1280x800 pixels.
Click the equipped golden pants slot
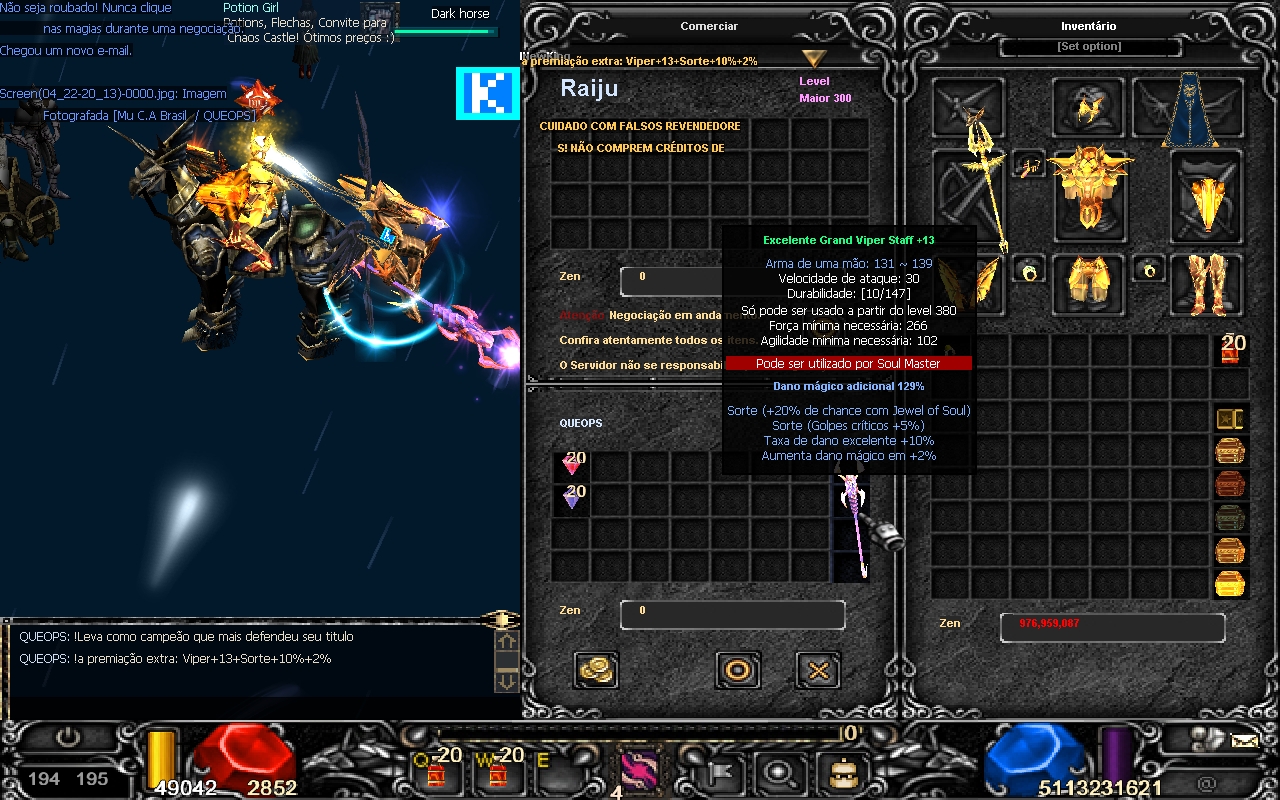pyautogui.click(x=1089, y=280)
